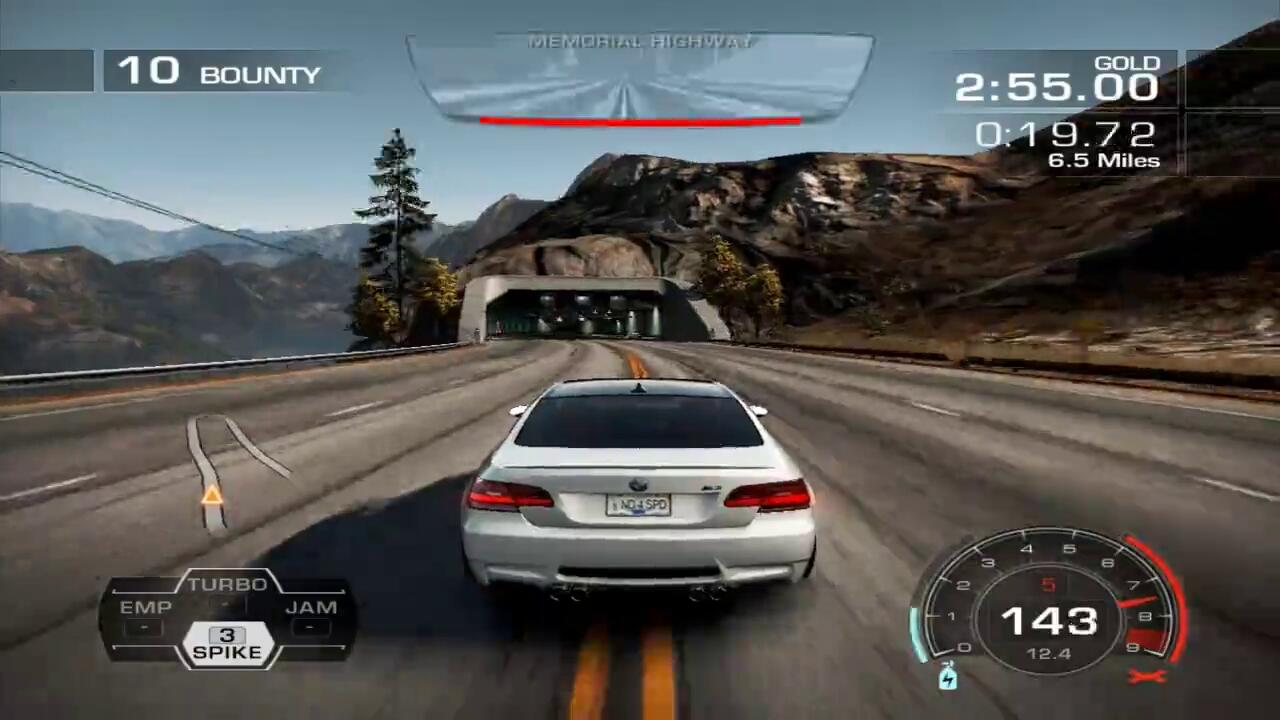The width and height of the screenshot is (1280, 720).
Task: Activate the Jam weapon slot
Action: (x=311, y=616)
